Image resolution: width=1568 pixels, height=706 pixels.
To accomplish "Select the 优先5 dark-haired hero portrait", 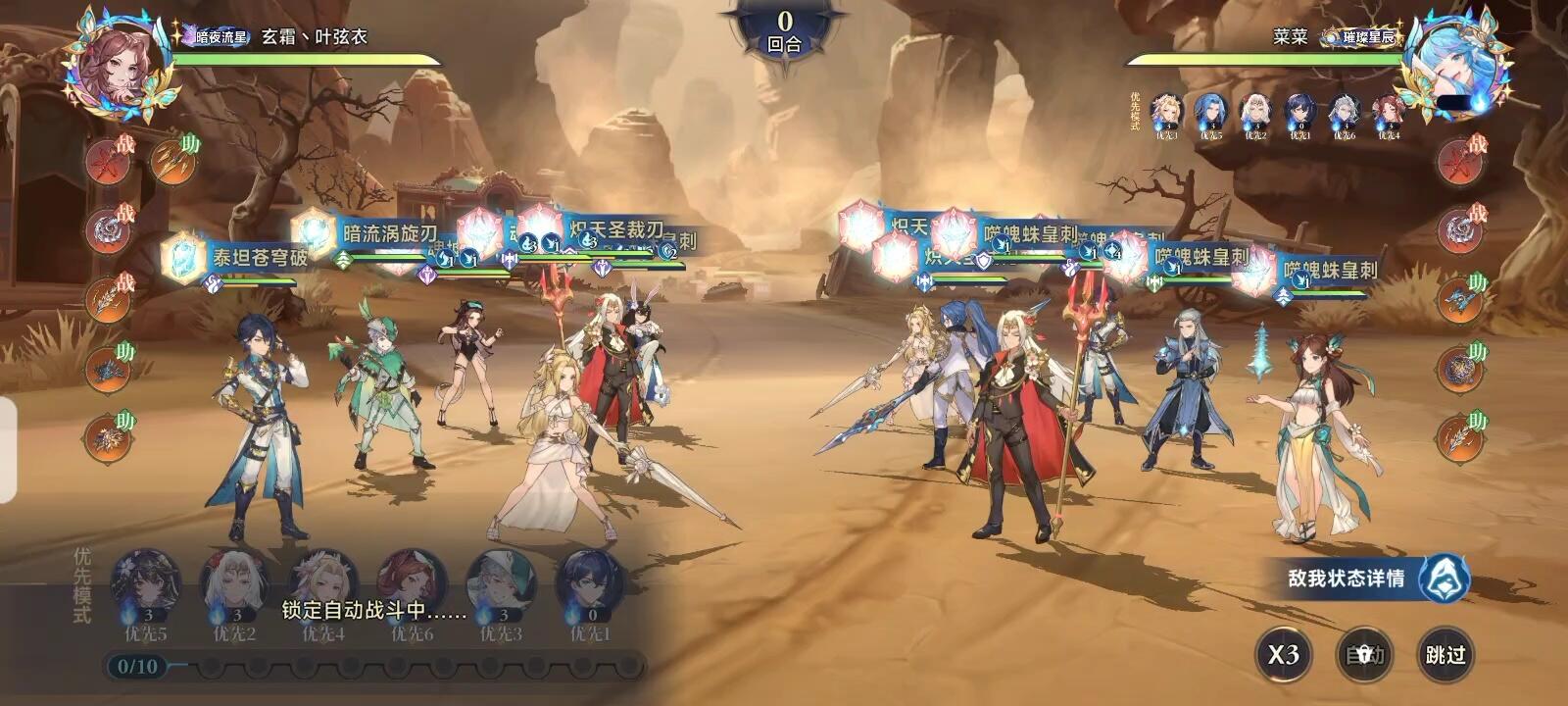I will click(147, 585).
